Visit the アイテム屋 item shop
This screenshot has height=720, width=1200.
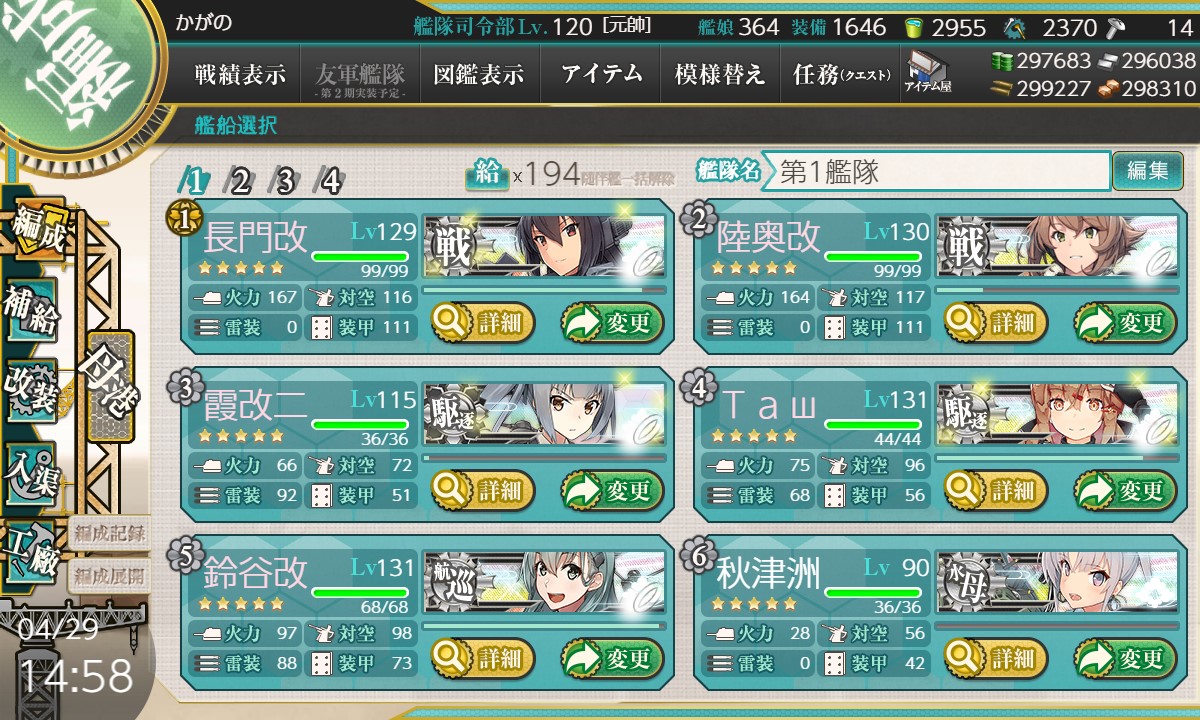click(927, 73)
